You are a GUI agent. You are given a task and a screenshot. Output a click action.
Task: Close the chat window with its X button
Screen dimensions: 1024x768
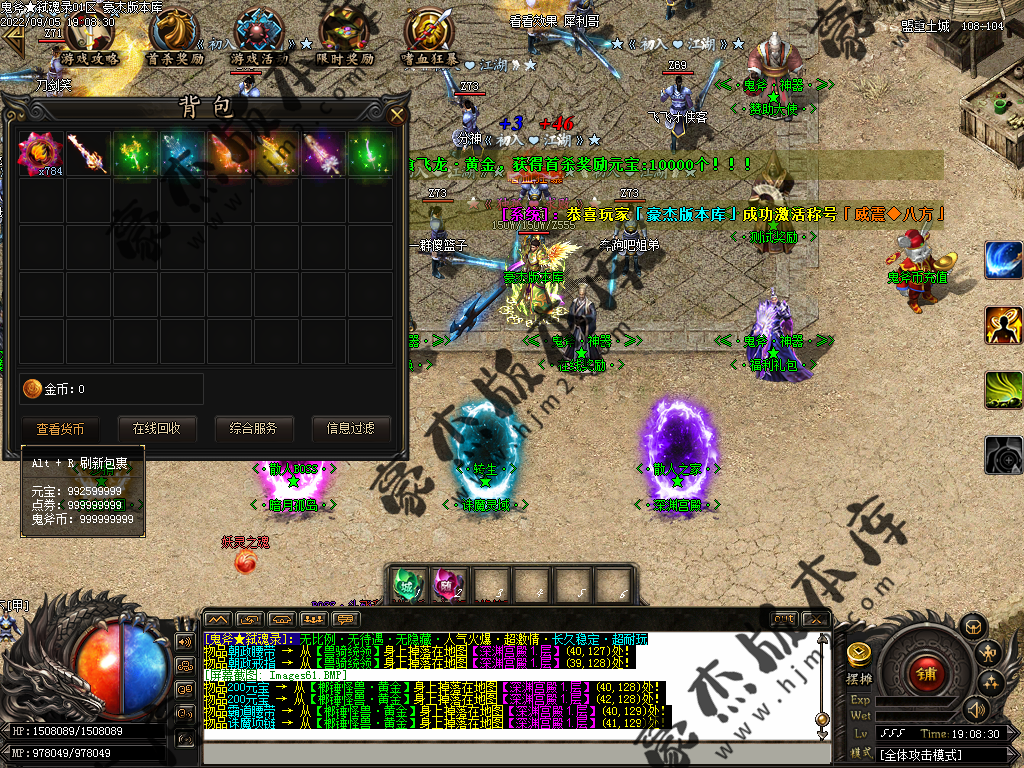[816, 619]
